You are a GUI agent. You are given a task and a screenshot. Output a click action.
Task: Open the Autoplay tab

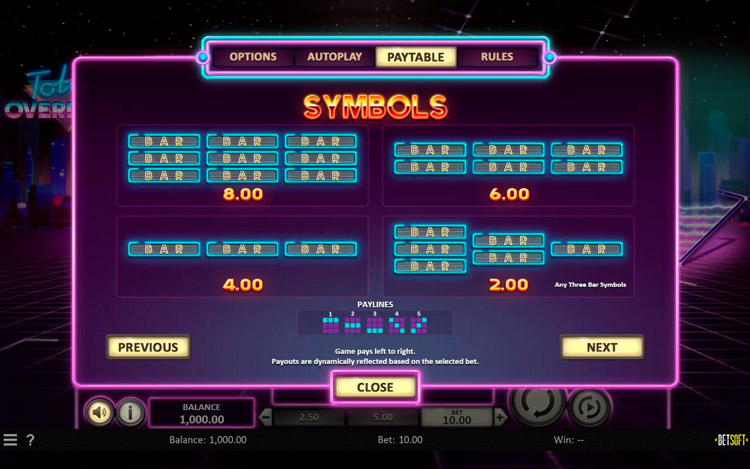coord(335,57)
